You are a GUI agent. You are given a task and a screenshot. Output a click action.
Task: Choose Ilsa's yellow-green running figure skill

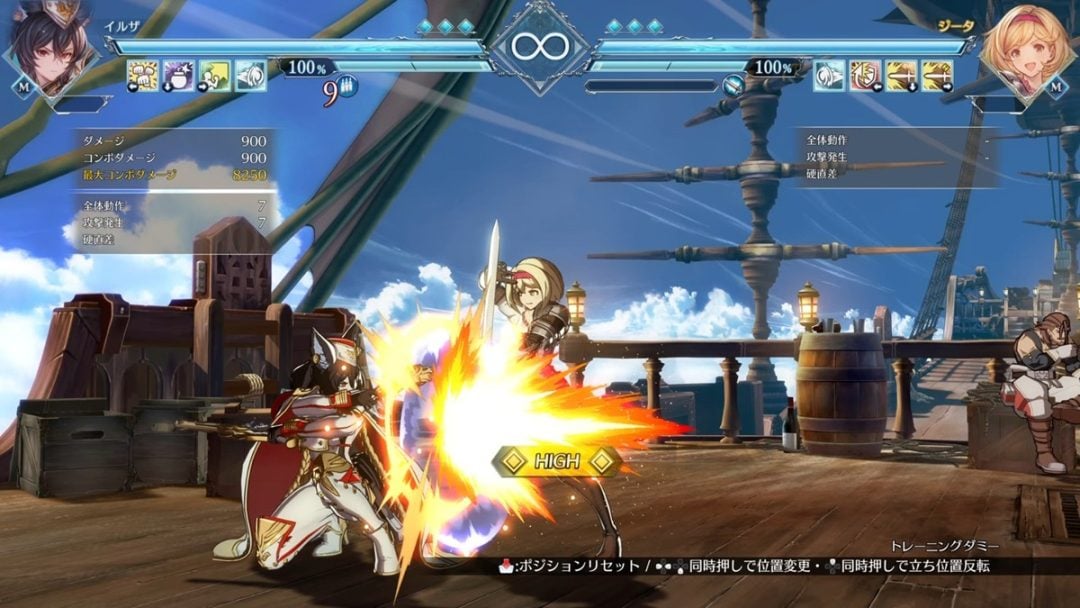[215, 75]
